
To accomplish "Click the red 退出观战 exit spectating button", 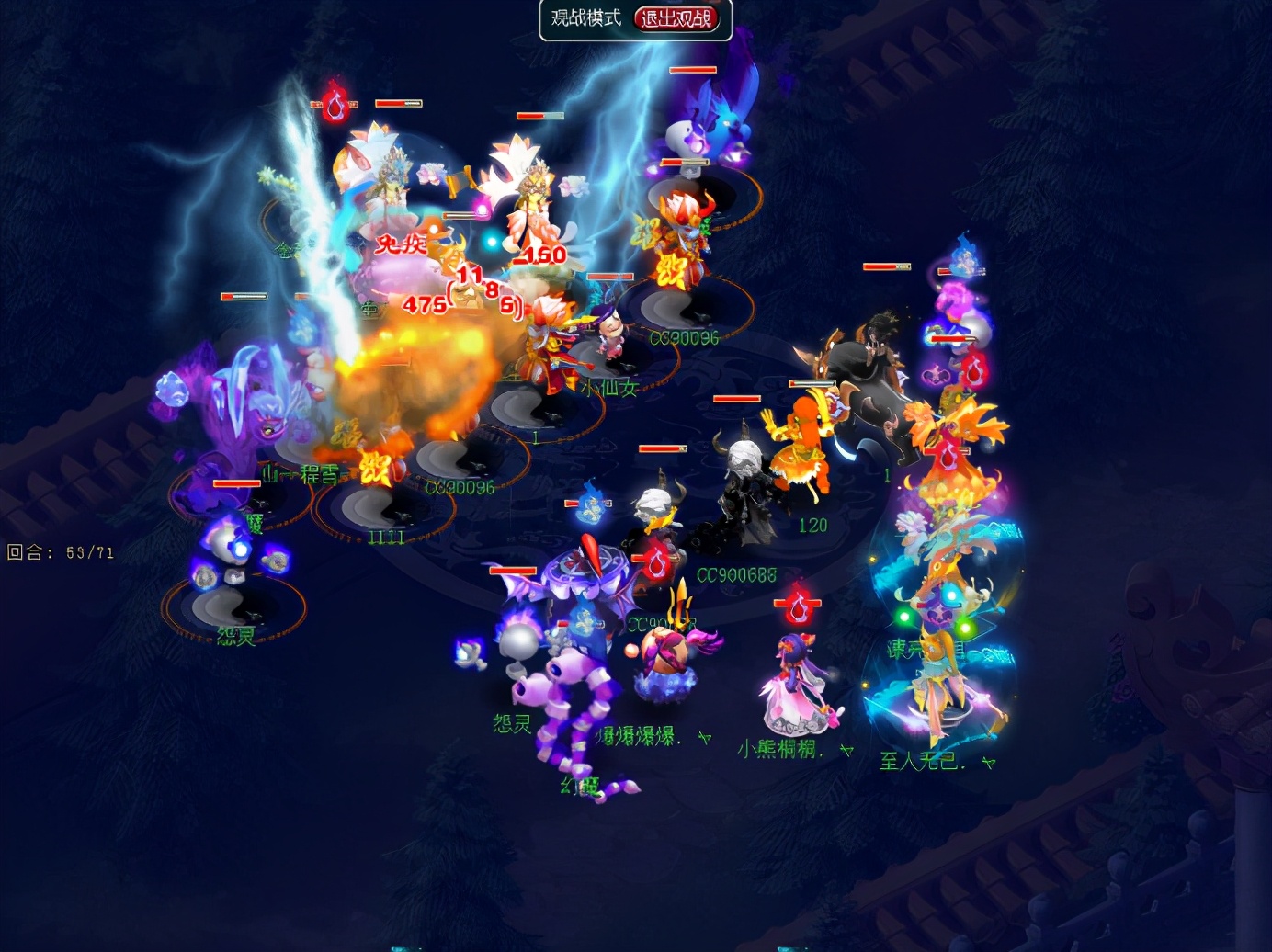I will coord(676,18).
